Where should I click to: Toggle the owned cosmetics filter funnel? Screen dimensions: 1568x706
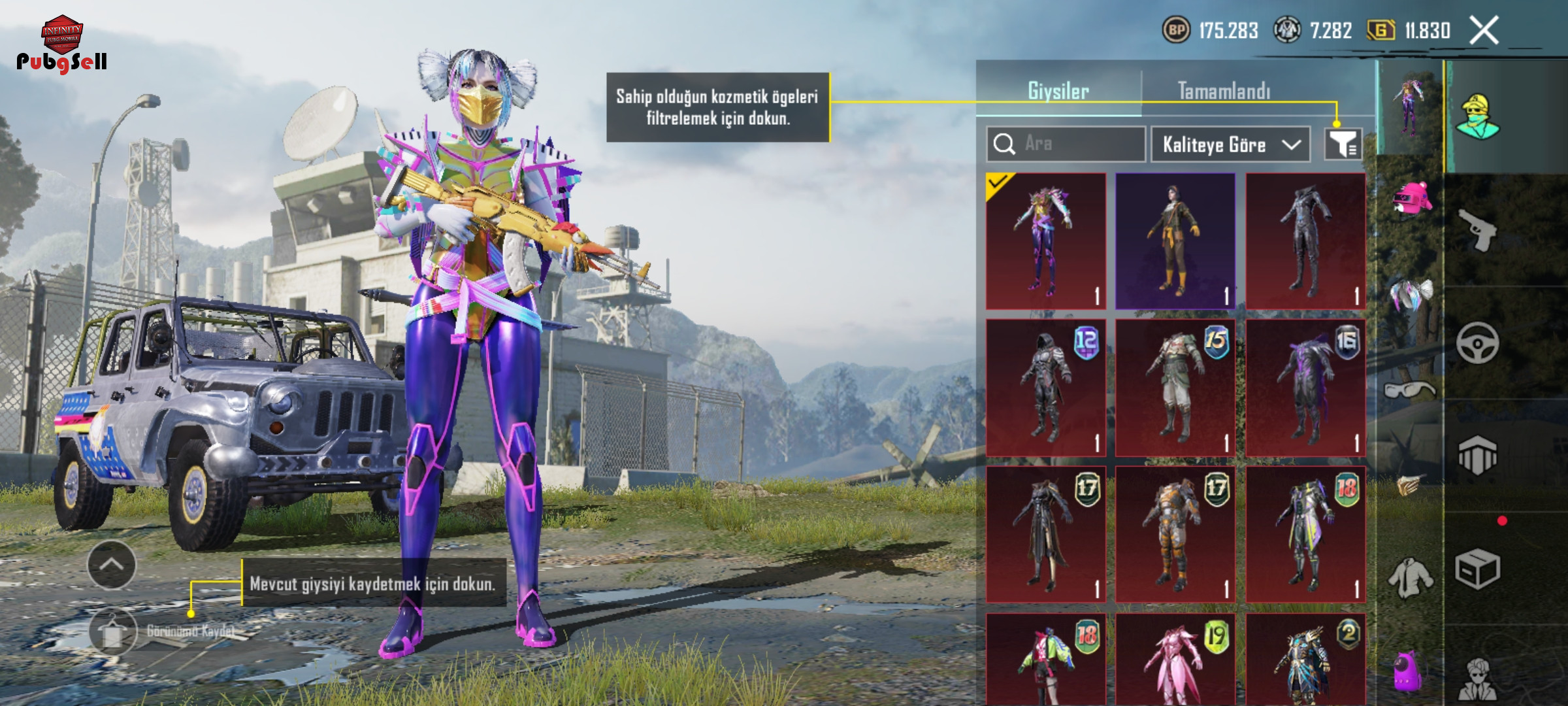(1343, 144)
